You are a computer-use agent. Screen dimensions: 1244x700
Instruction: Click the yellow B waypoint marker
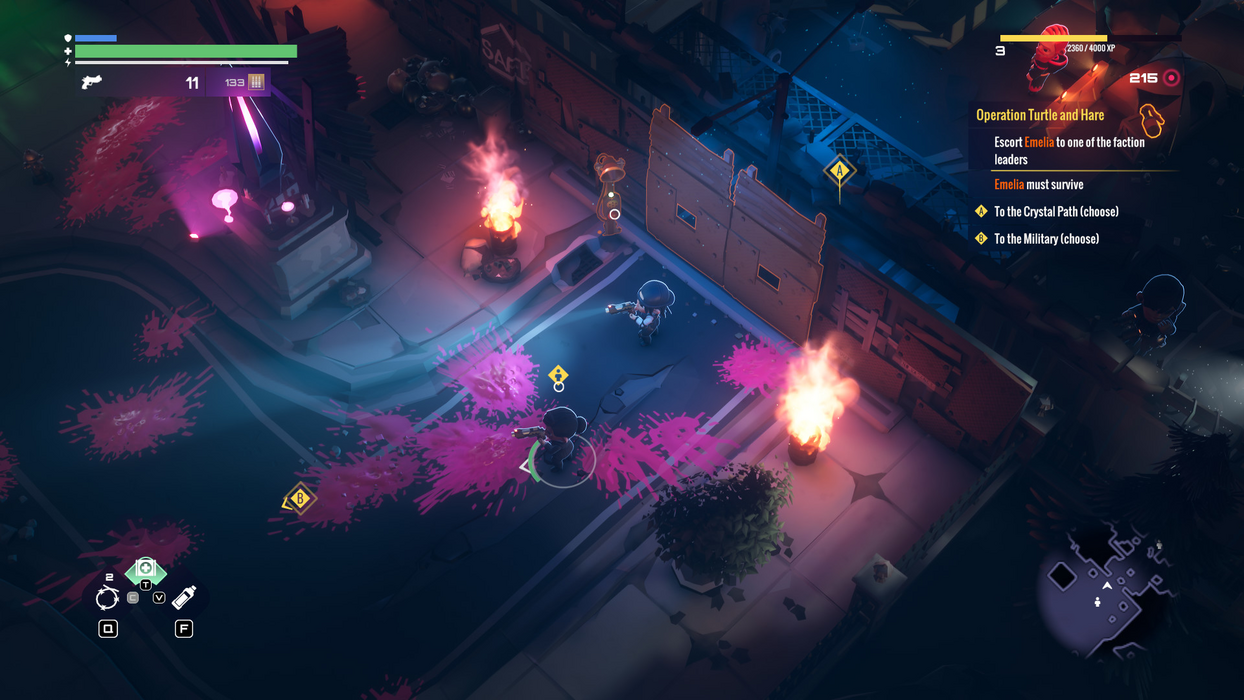pos(299,498)
